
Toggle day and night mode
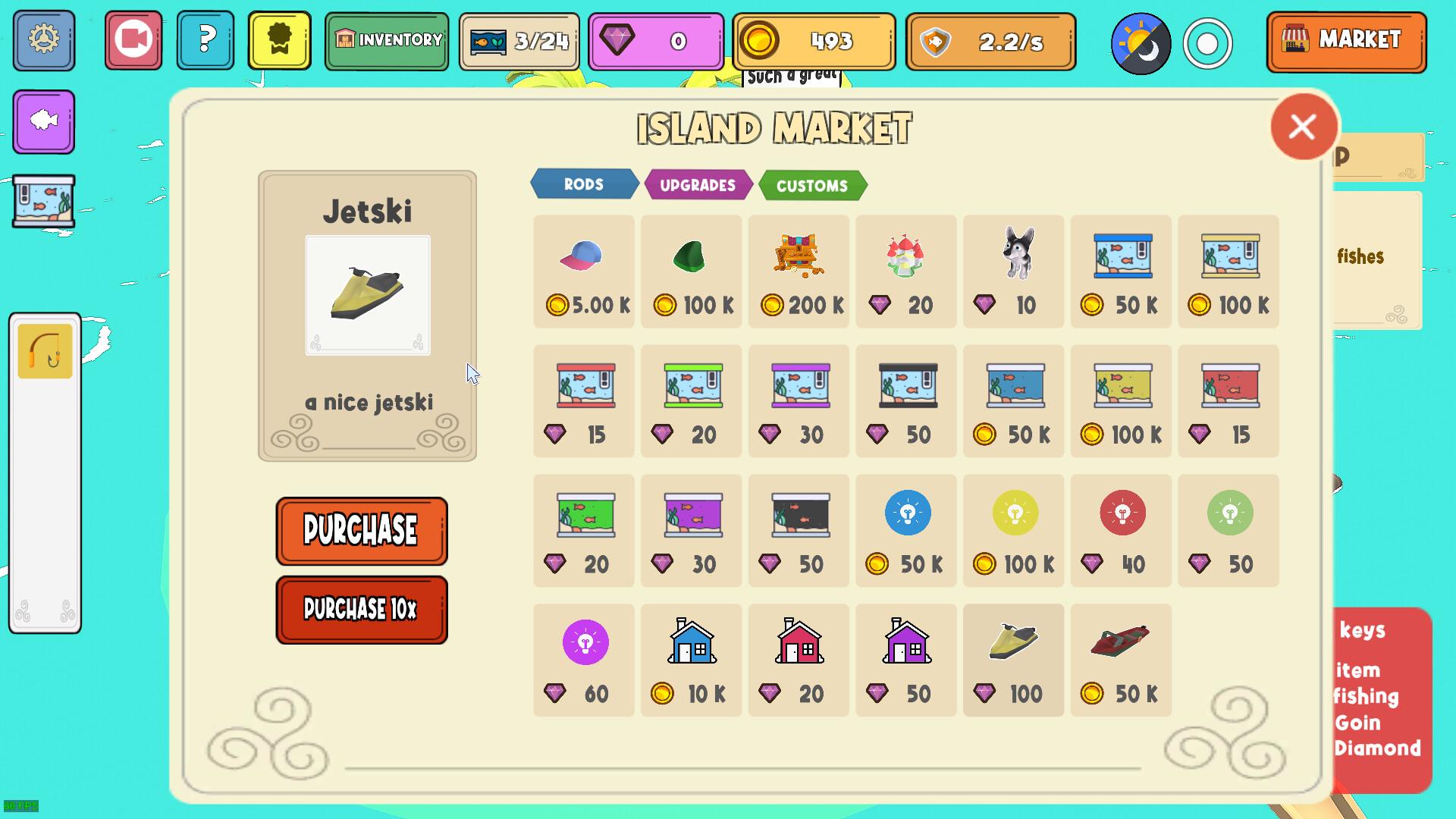(1141, 43)
